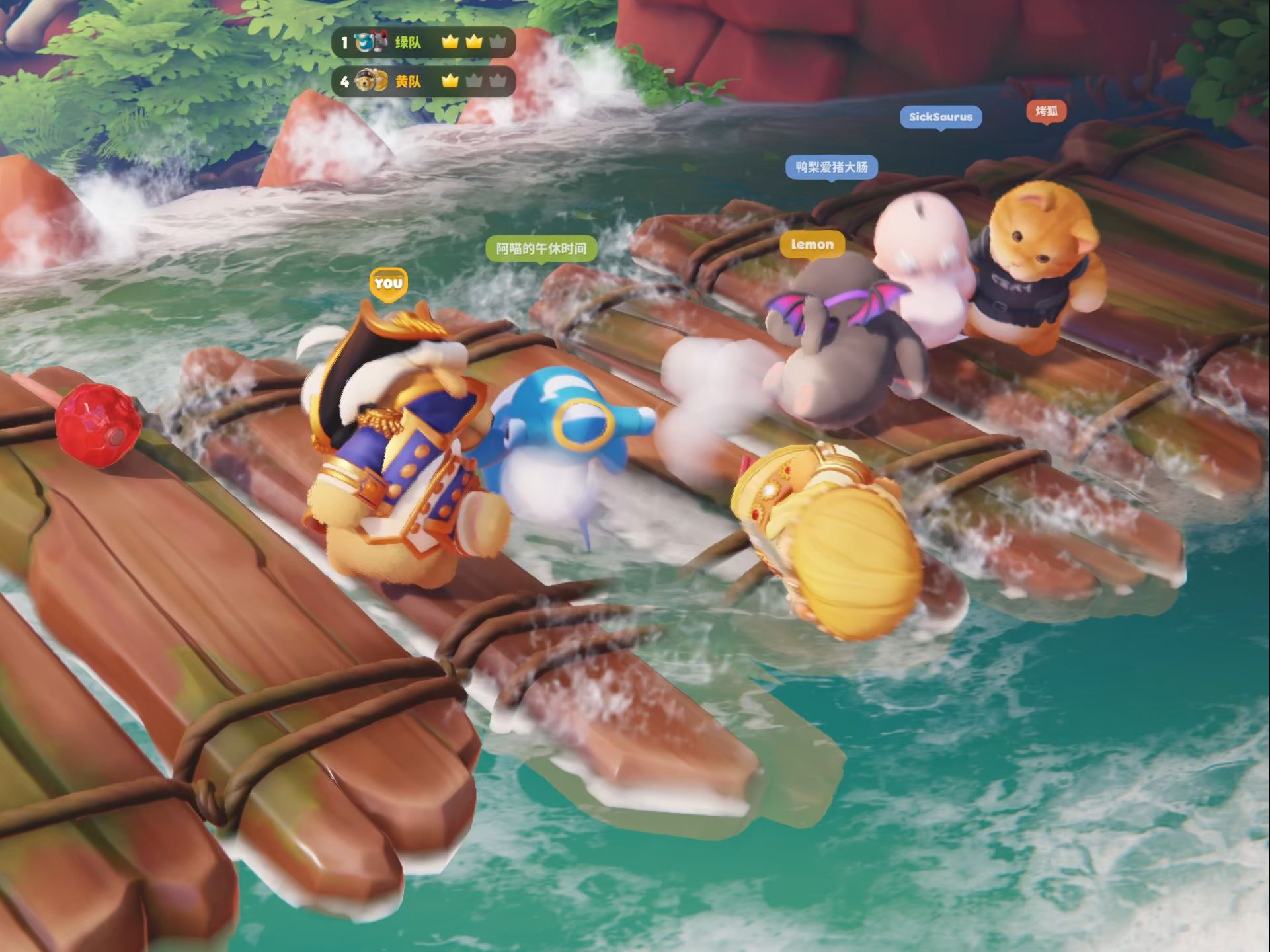The image size is (1270, 952).
Task: Select the yellow team 黄队 score row
Action: 423,81
